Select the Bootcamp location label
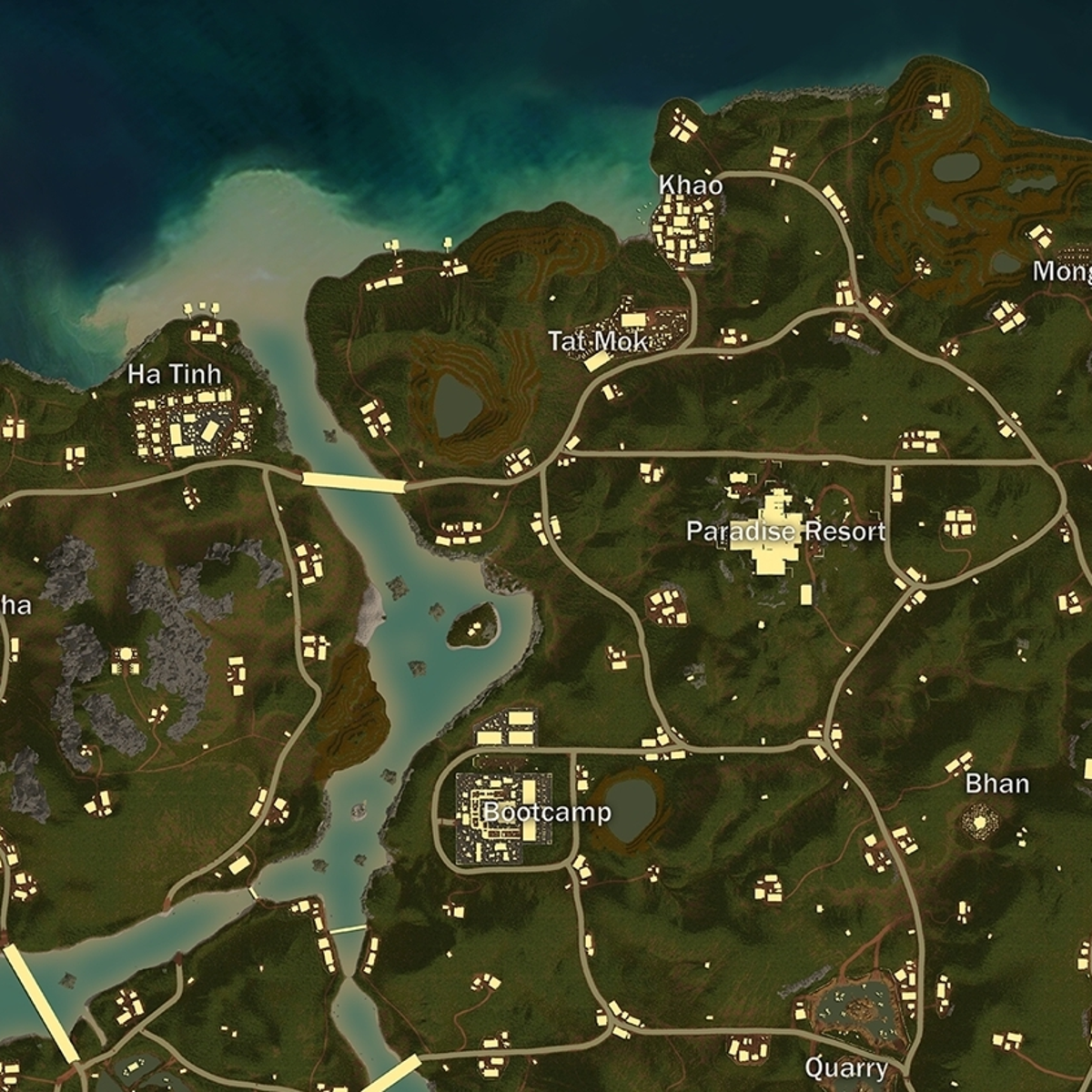Image resolution: width=1092 pixels, height=1092 pixels. tap(547, 812)
